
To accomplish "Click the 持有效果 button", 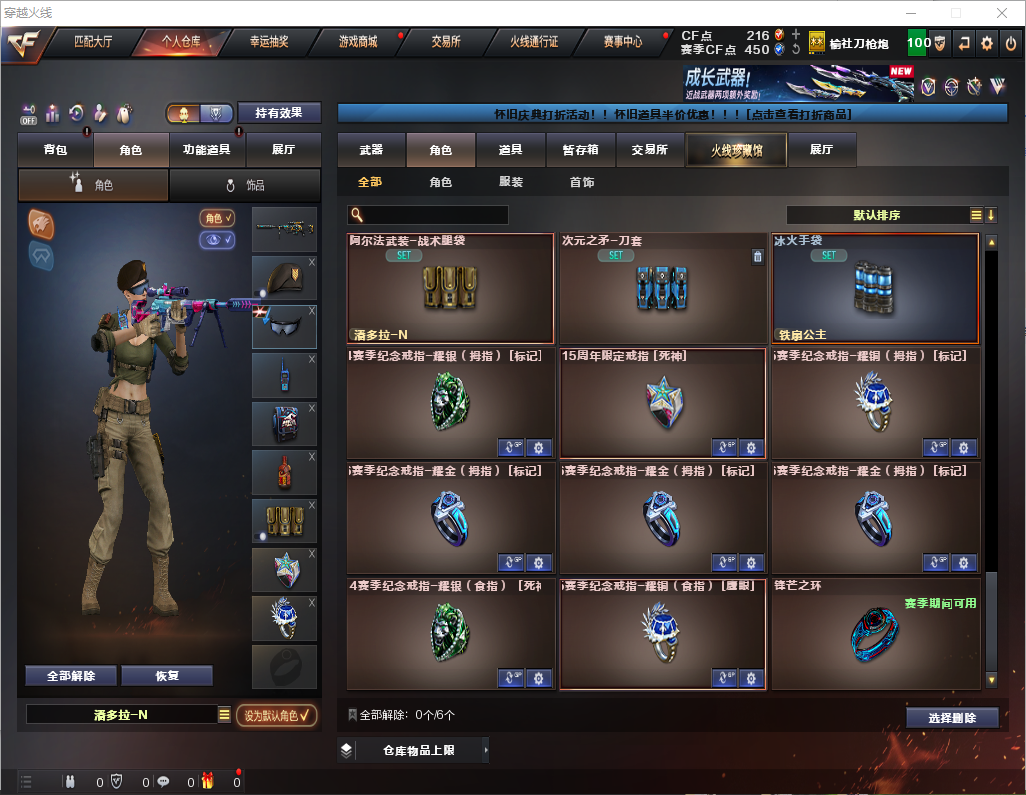I will (x=279, y=113).
